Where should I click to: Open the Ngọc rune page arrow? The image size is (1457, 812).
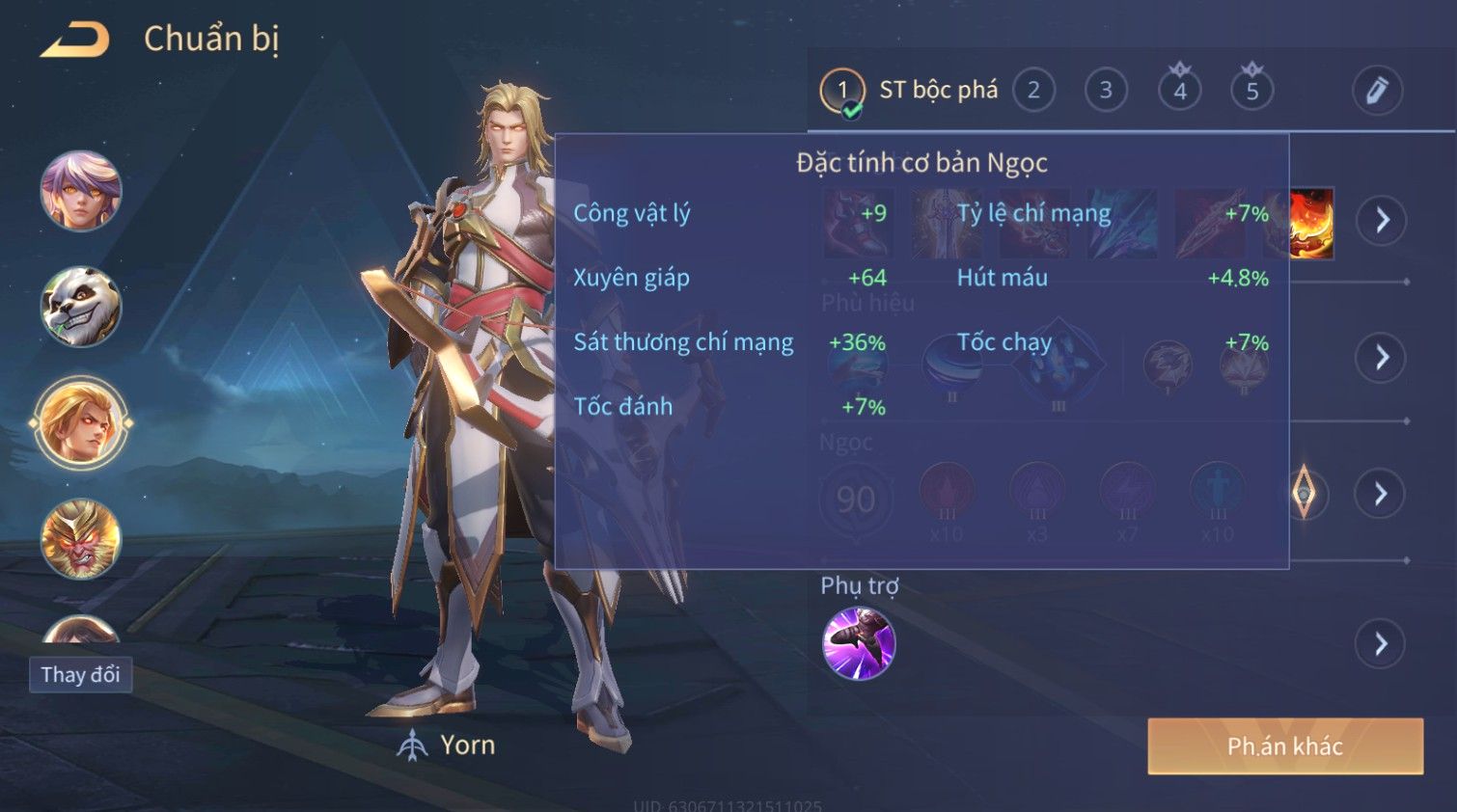1382,494
